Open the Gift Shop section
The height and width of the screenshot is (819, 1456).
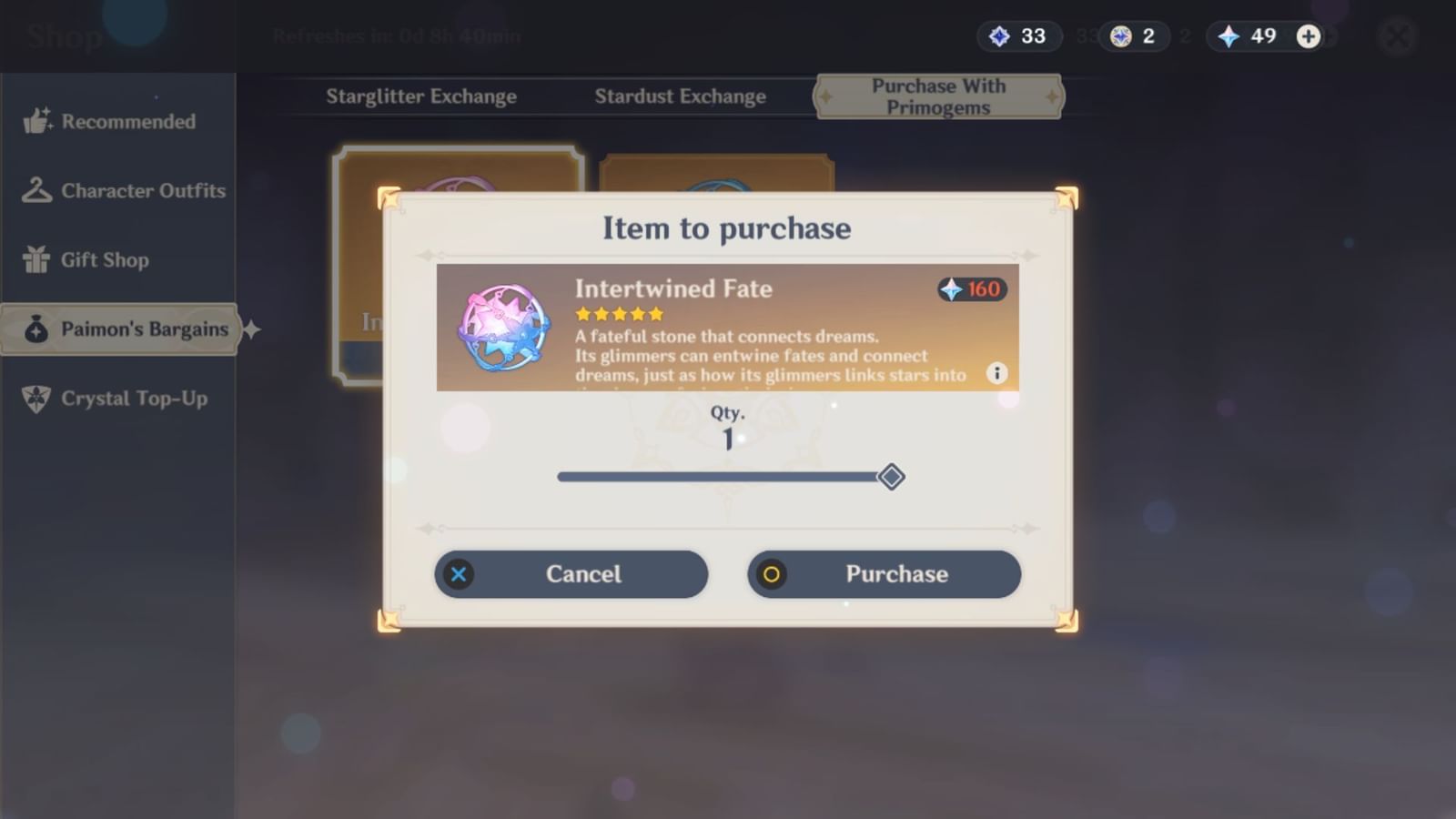(x=38, y=259)
